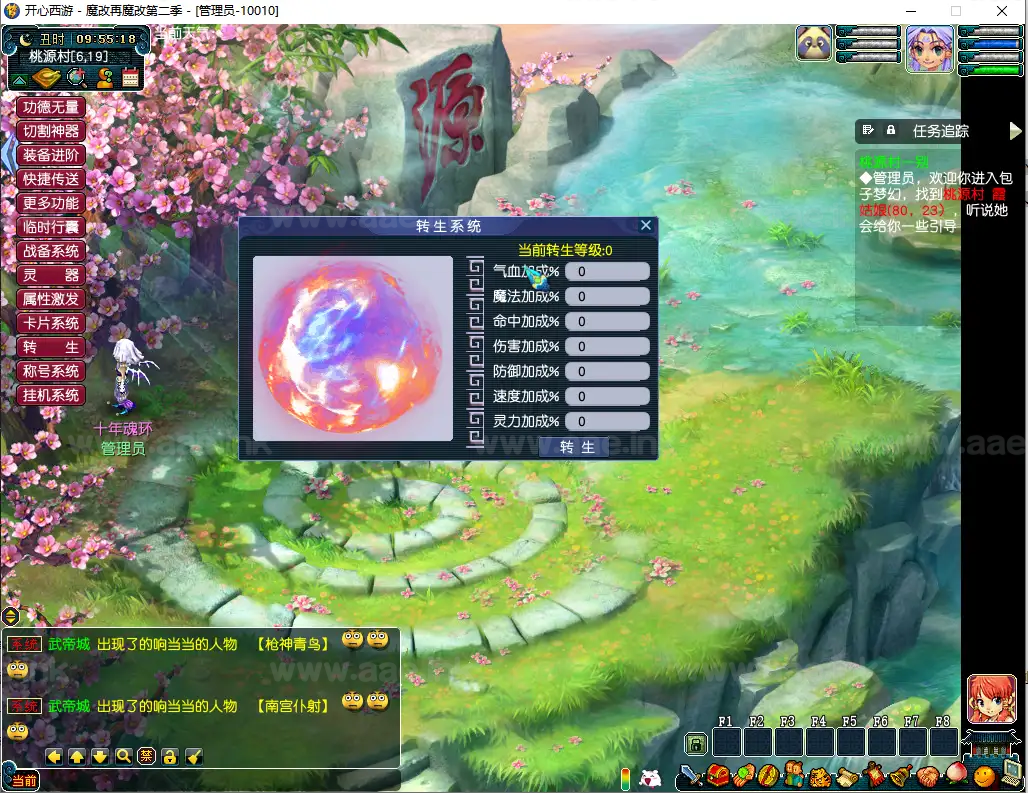
Task: Open the 挂机系统 auto-play menu
Action: (51, 395)
